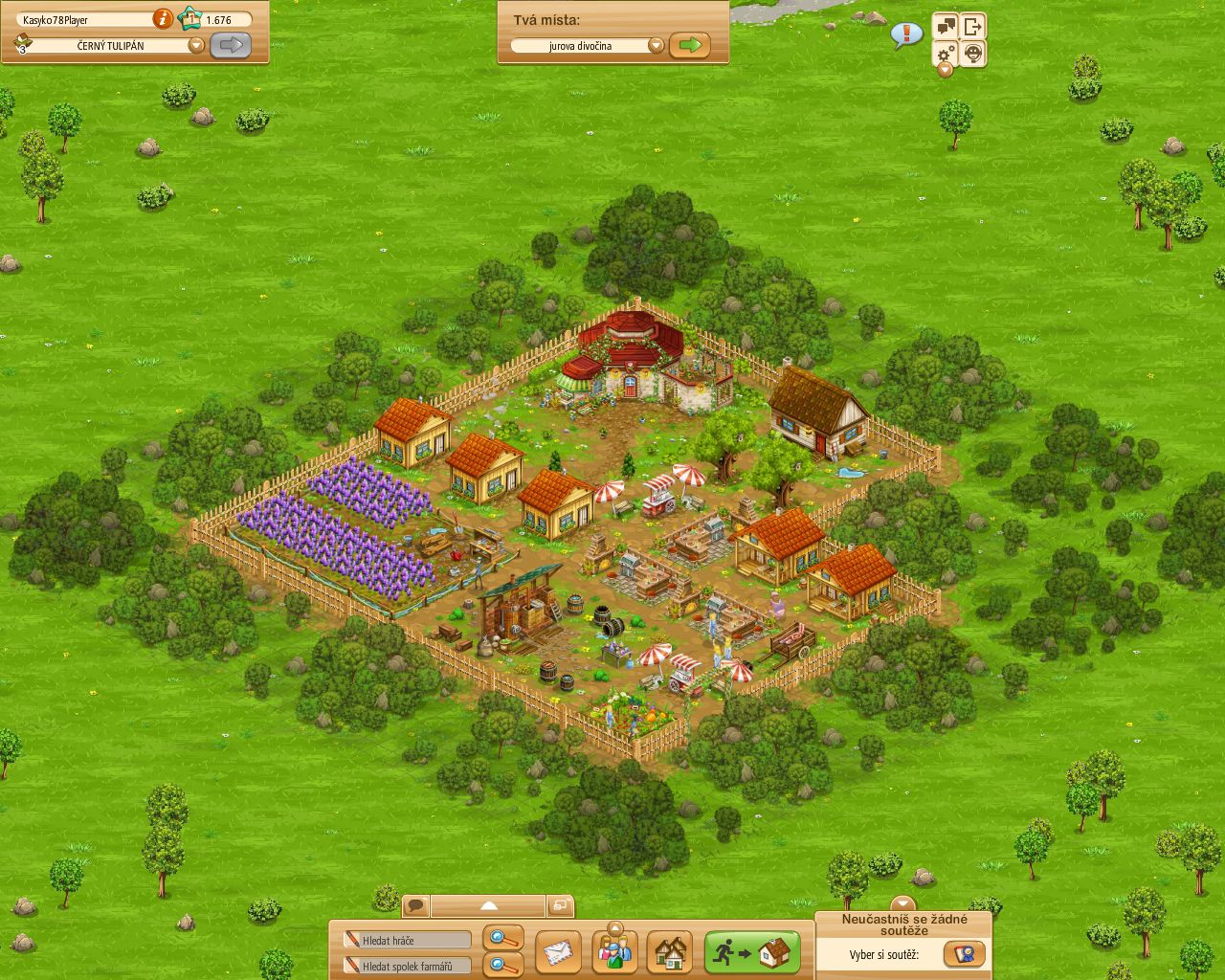Click the orange info icon by Kasyko78Player
Screen dimensions: 1225x980
(163, 19)
